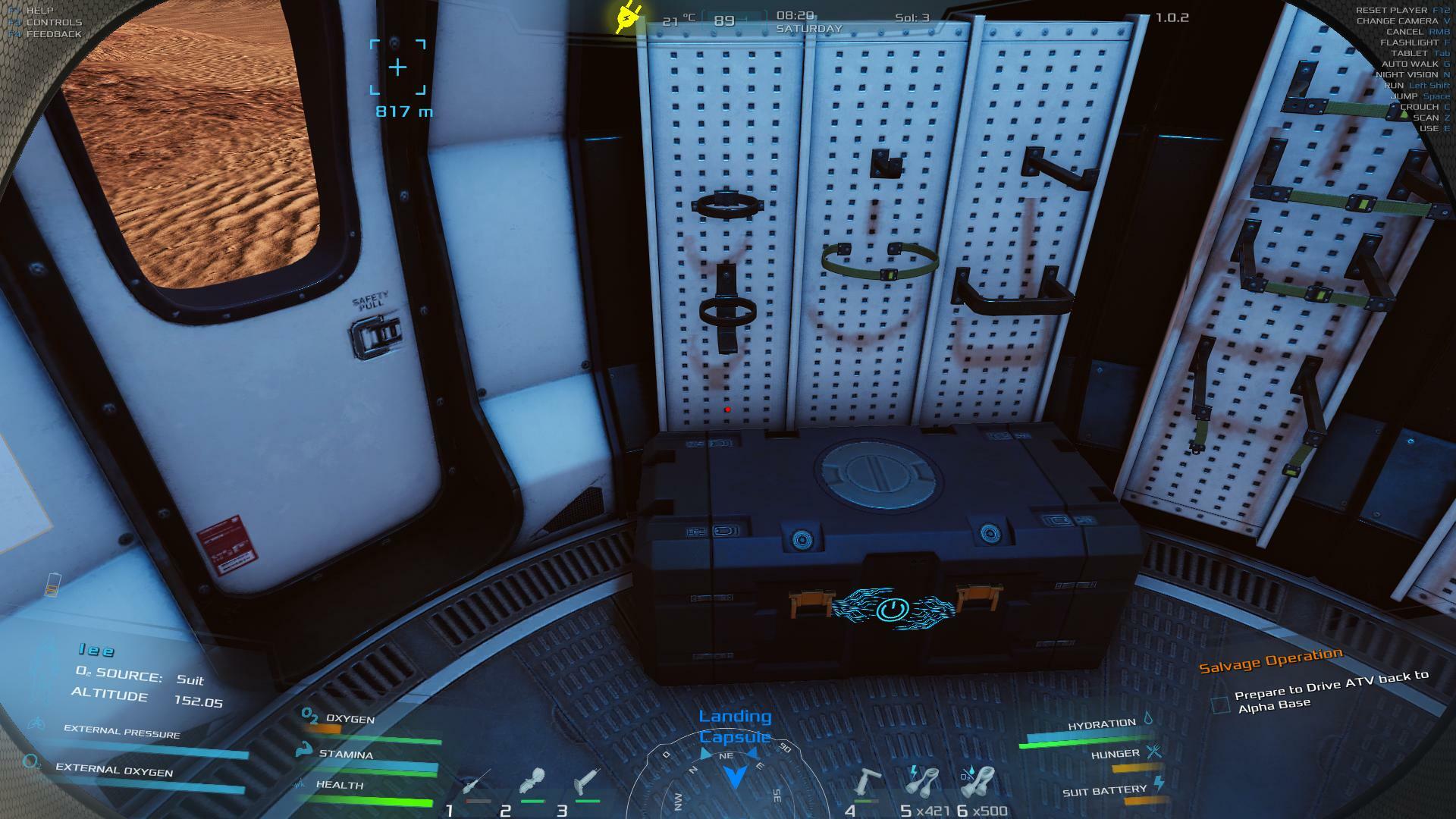
Task: Select the power cable in hotbar slot 5
Action: (x=922, y=782)
